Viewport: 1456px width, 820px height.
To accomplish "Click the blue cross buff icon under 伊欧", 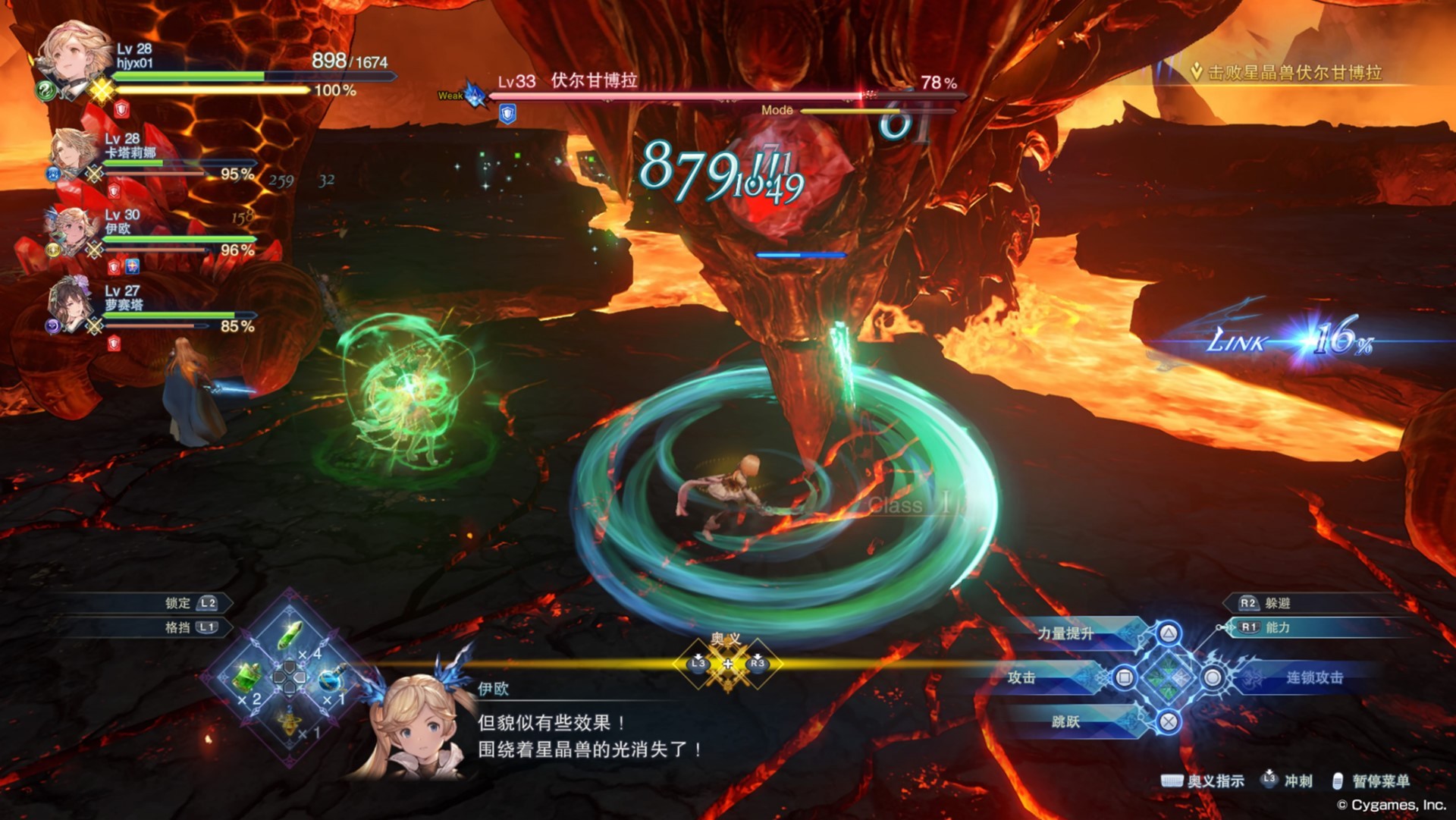I will 133,268.
